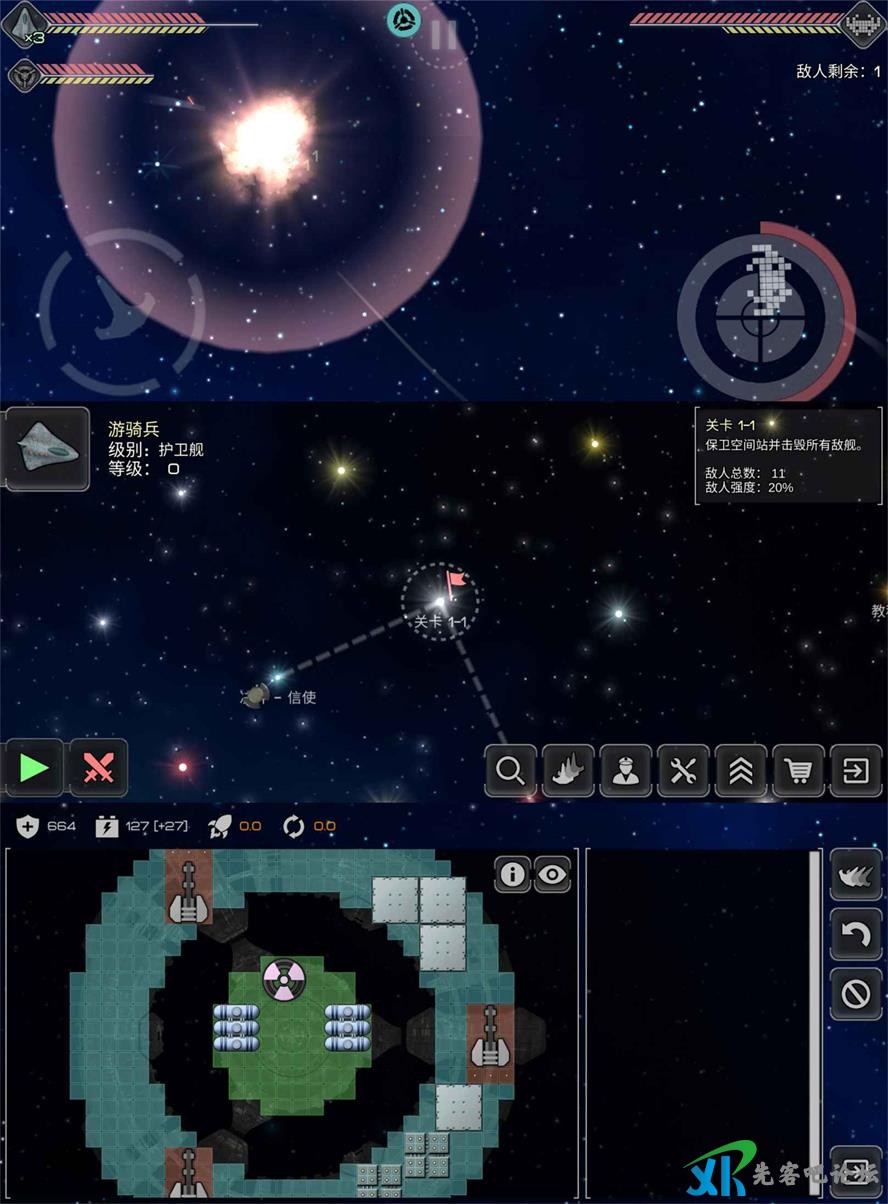
Task: Open the ship list in station editor
Action: [856, 875]
